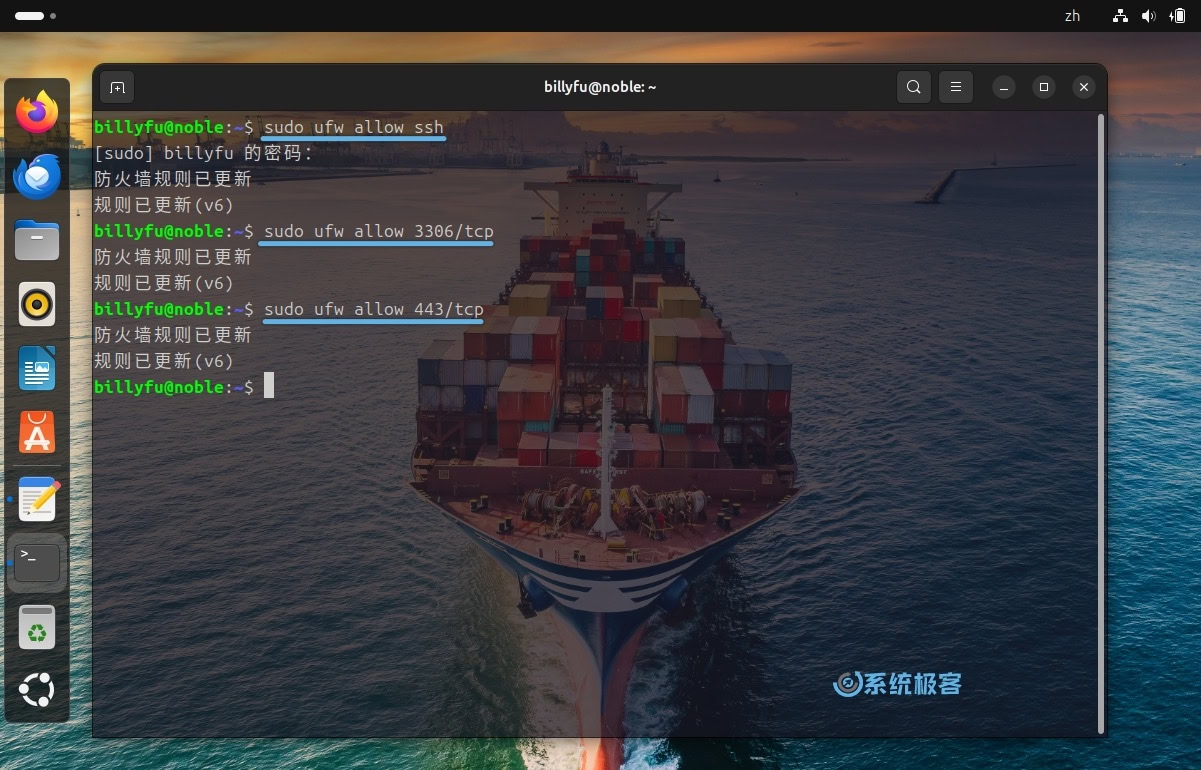Open the terminal hamburger menu
Image resolution: width=1201 pixels, height=770 pixels.
[956, 87]
